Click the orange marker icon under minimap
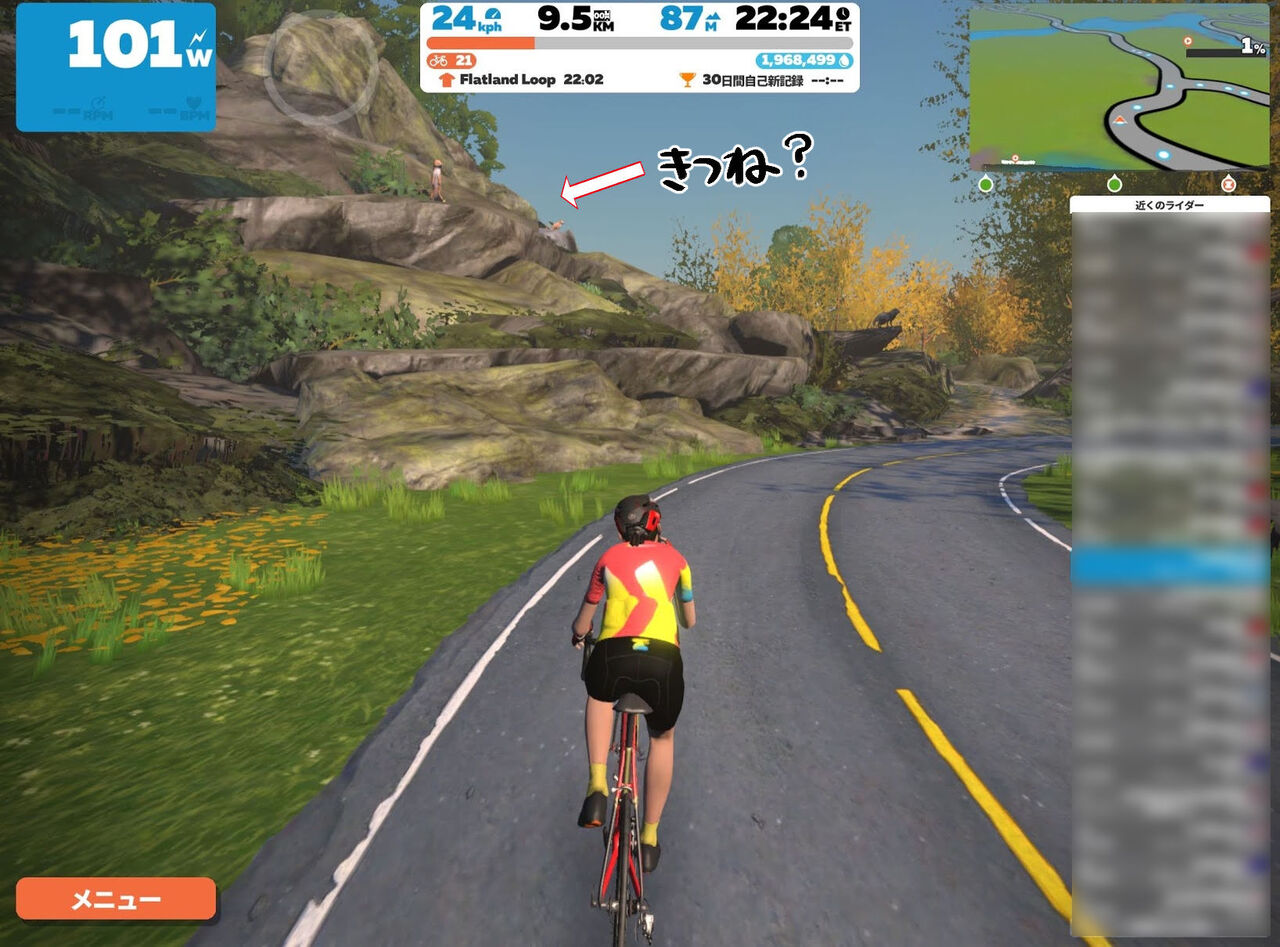This screenshot has height=947, width=1280. coord(1229,184)
